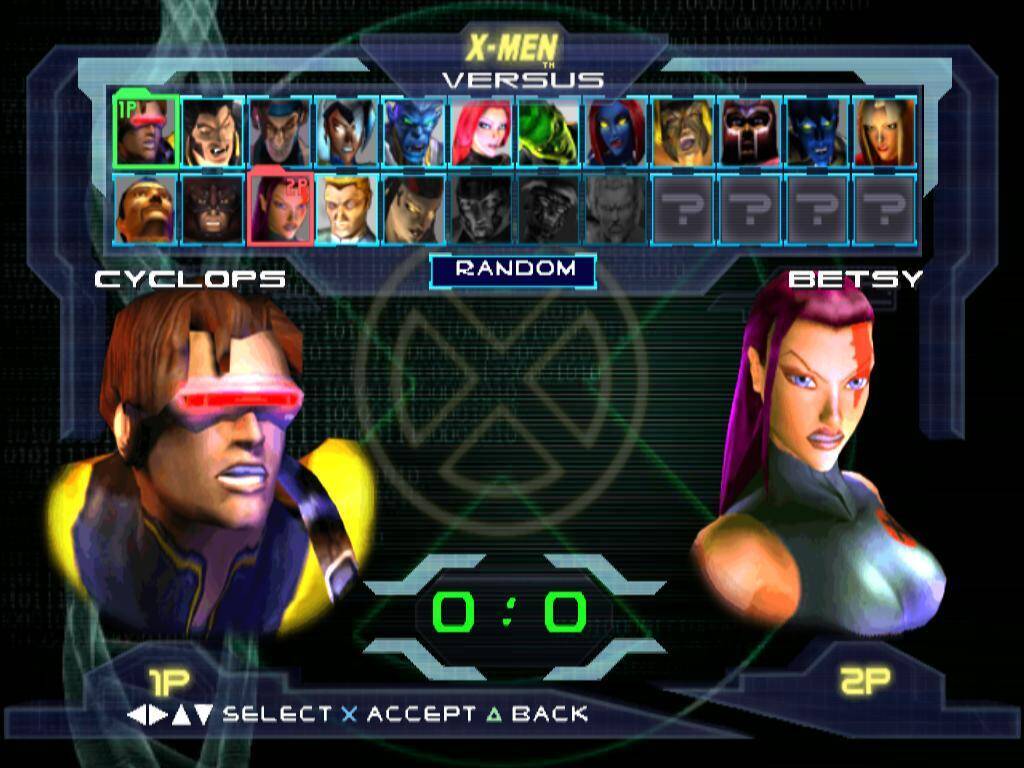Select the blue-furred Beast portrait
Screen dimensions: 1024x768
pos(414,131)
